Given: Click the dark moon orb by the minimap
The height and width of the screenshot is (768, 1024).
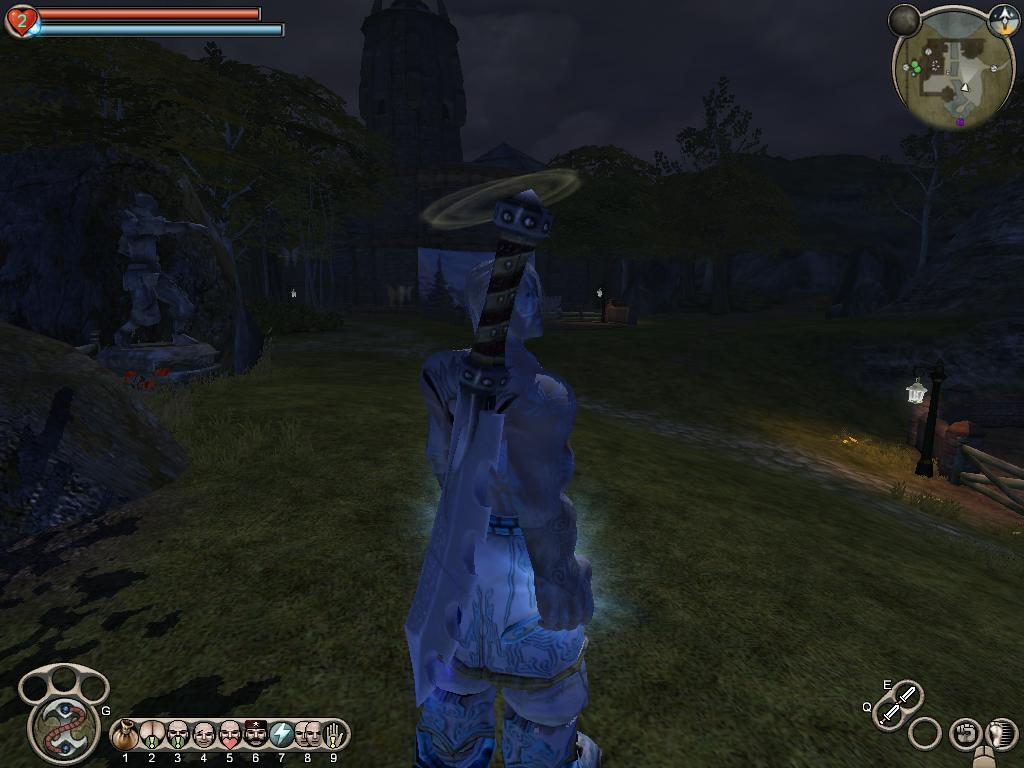Looking at the screenshot, I should 904,19.
